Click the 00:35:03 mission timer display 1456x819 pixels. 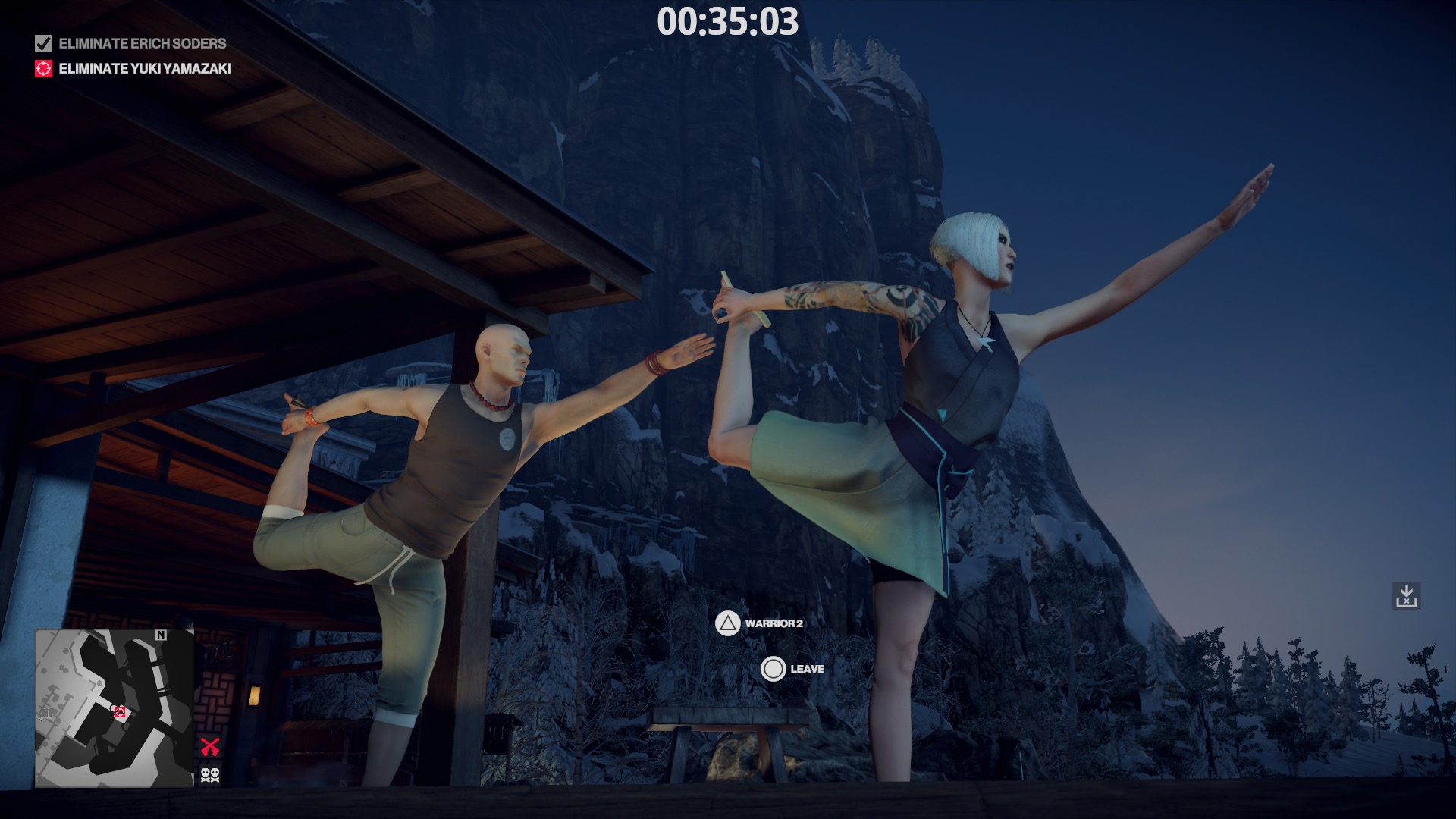click(x=728, y=24)
